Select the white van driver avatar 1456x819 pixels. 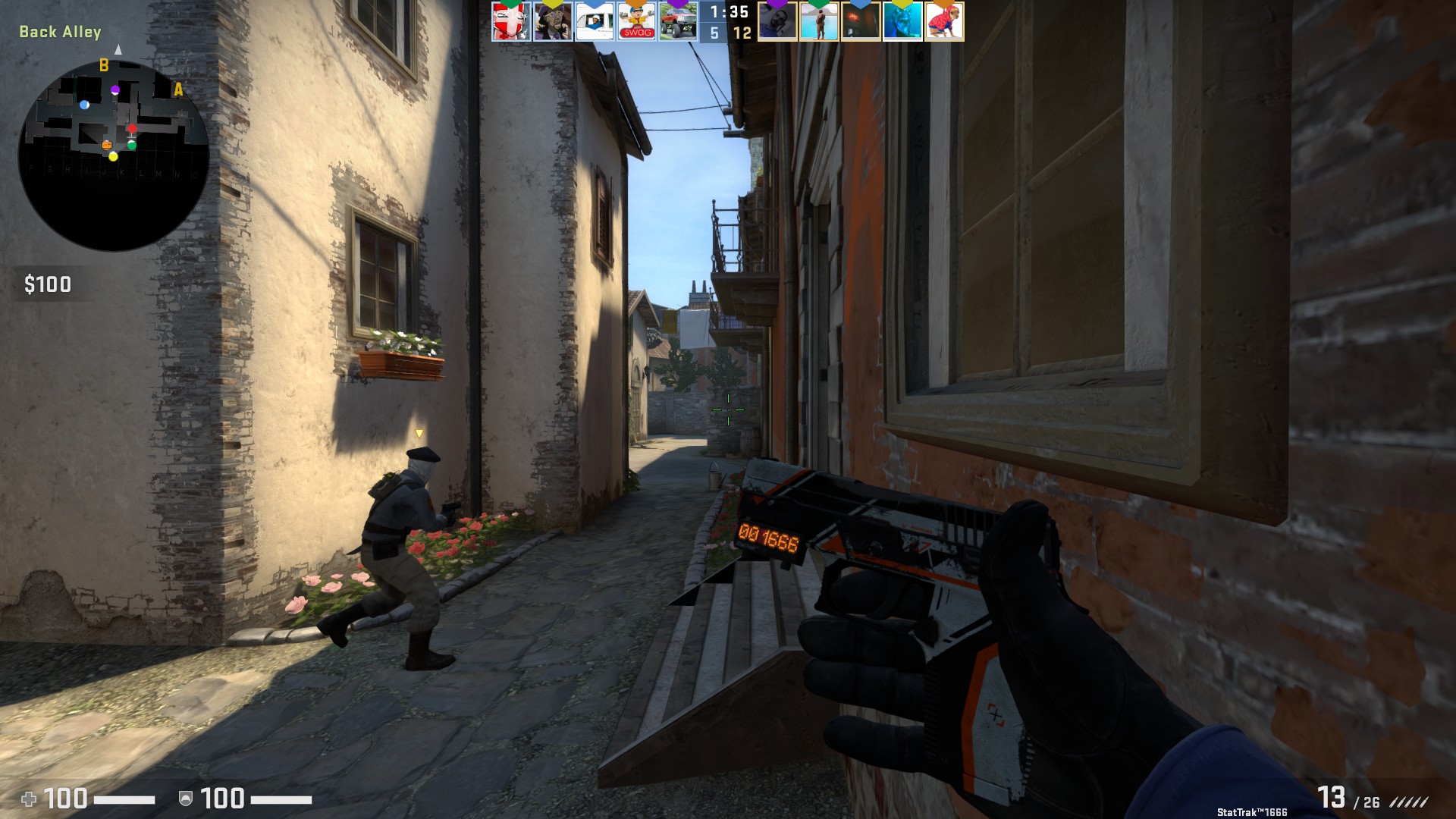point(595,22)
